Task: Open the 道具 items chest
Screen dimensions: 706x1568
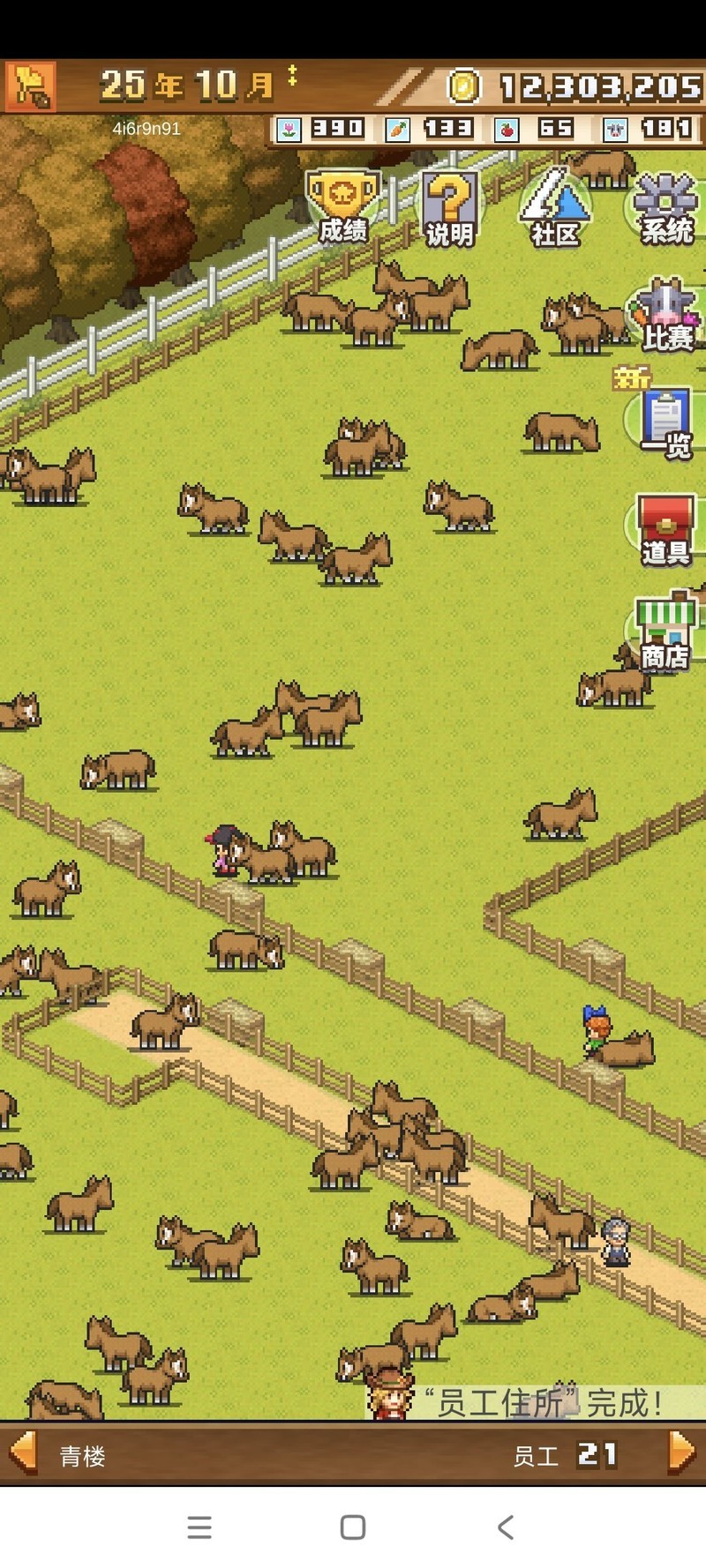Action: (x=666, y=529)
